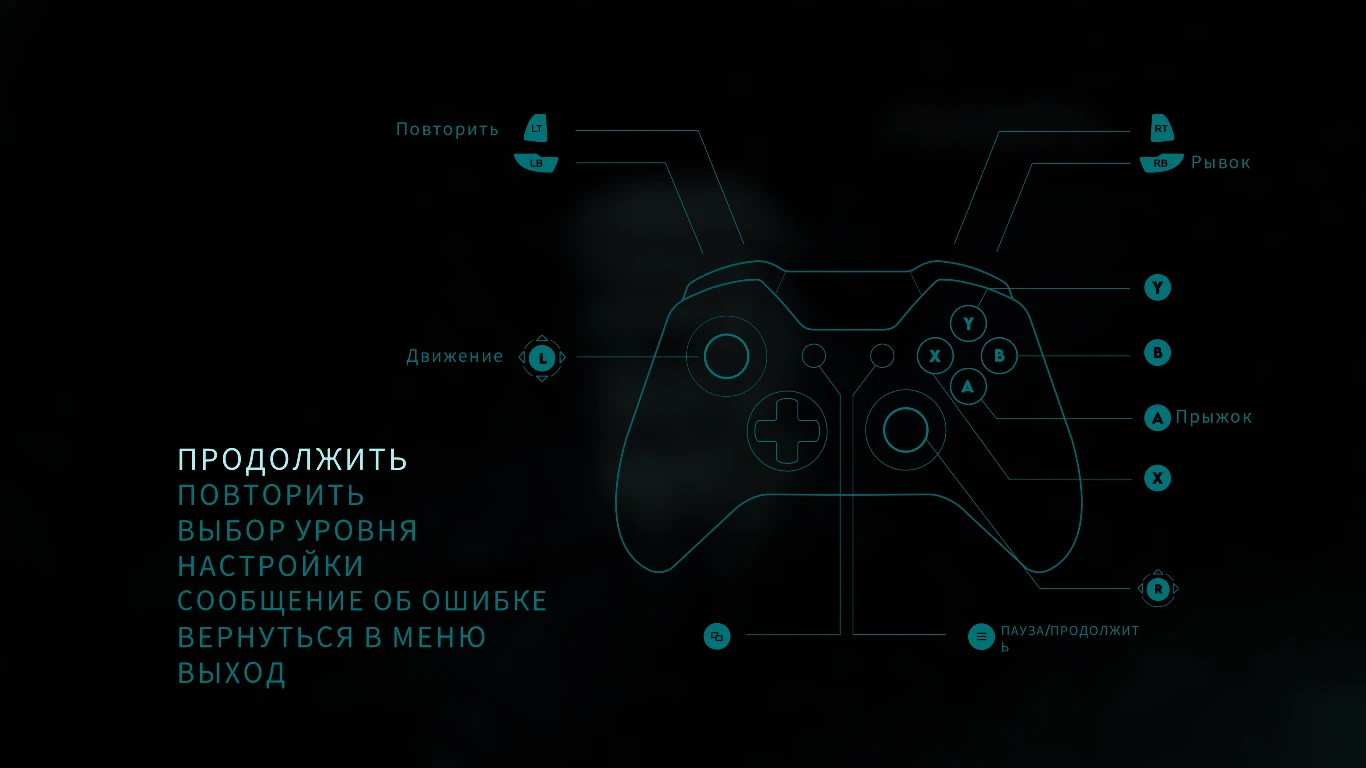1366x768 pixels.
Task: Click the D-pad on the controller diagram
Action: 787,430
